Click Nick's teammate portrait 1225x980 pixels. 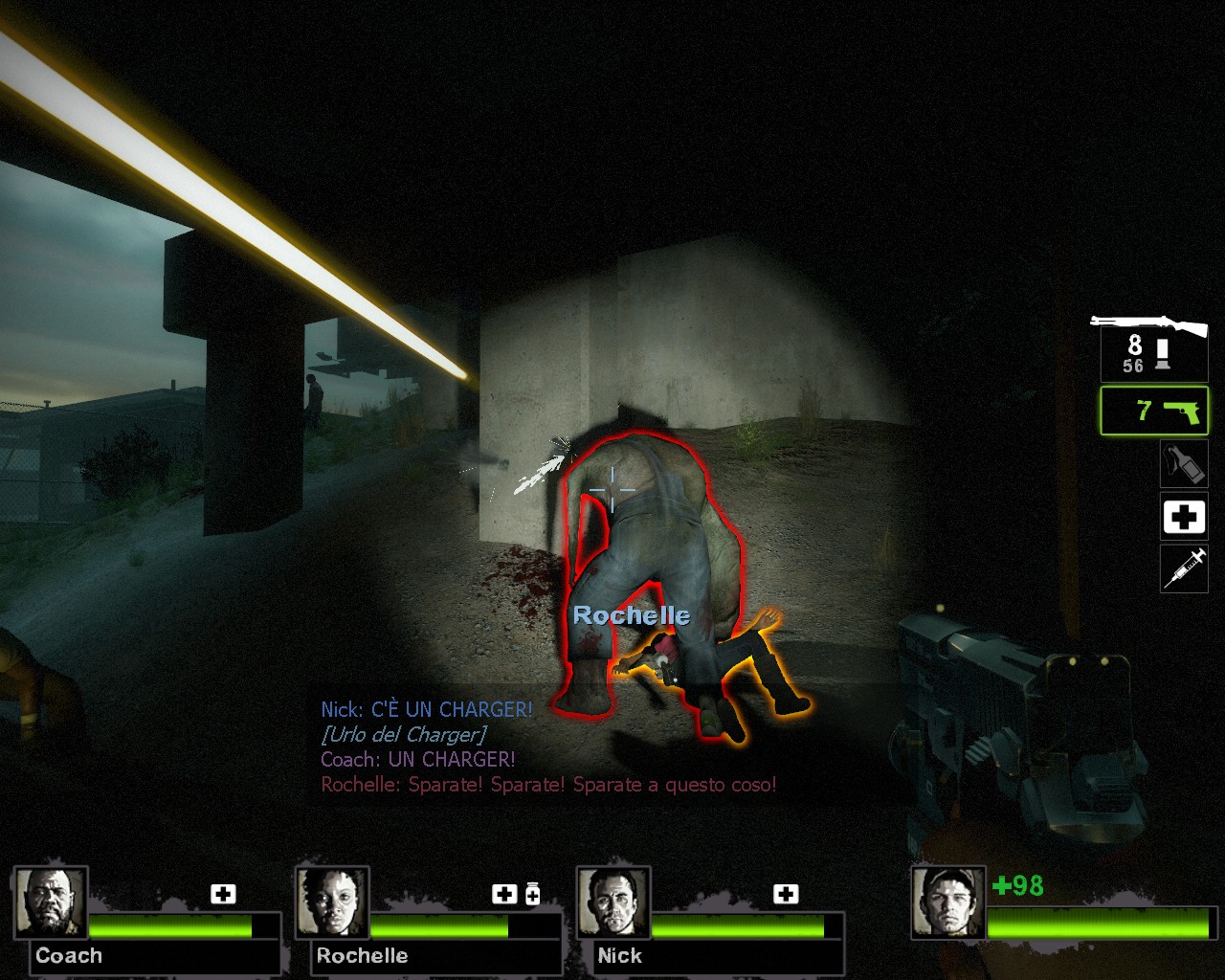[613, 902]
